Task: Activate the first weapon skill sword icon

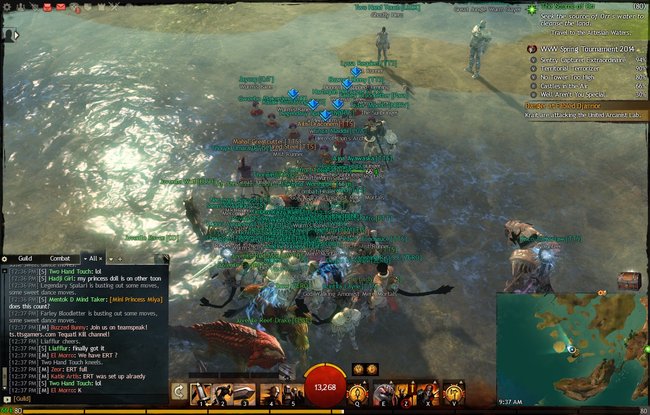Action: pyautogui.click(x=200, y=393)
